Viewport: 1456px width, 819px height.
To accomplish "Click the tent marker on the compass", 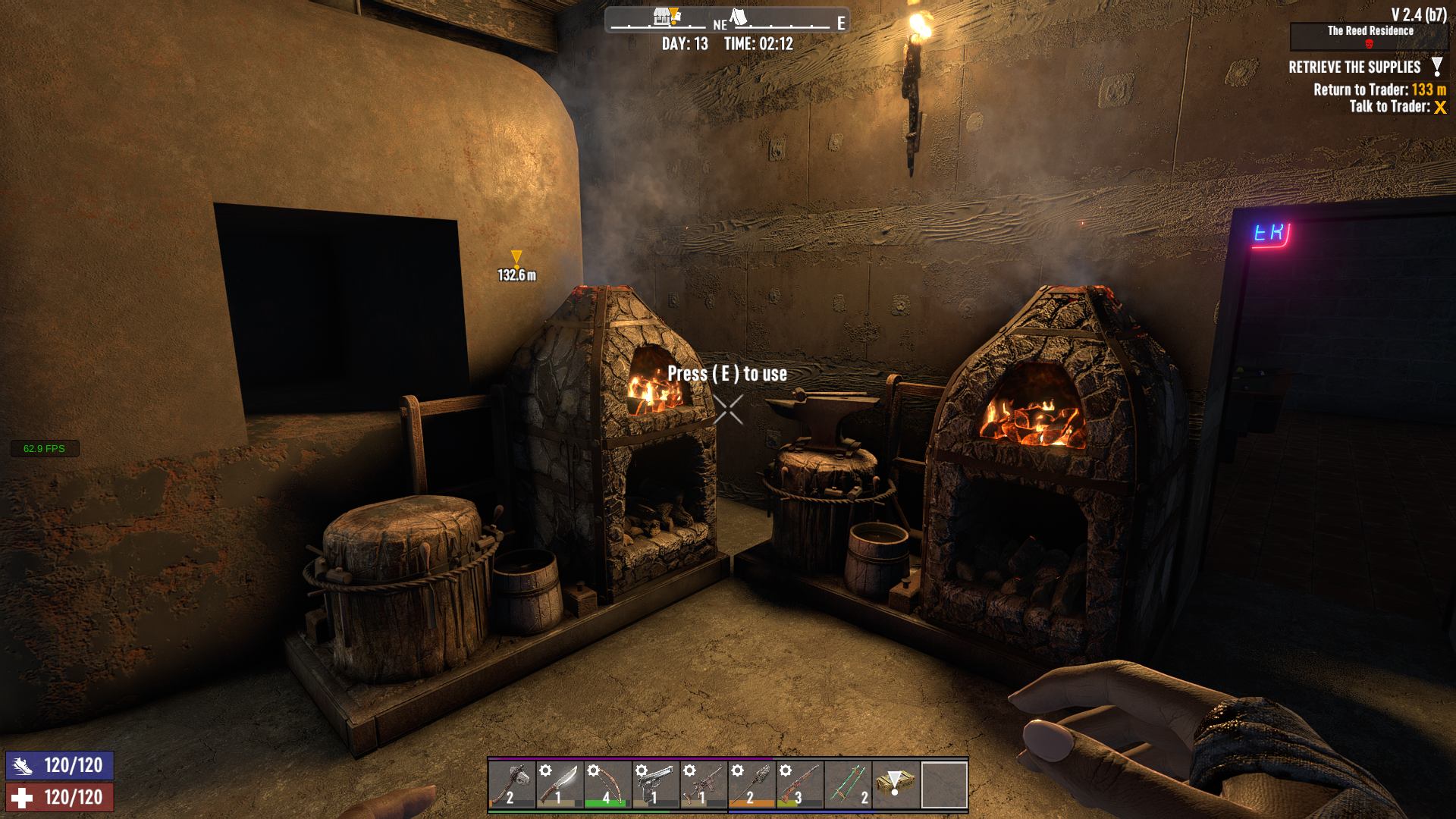I will (x=739, y=16).
